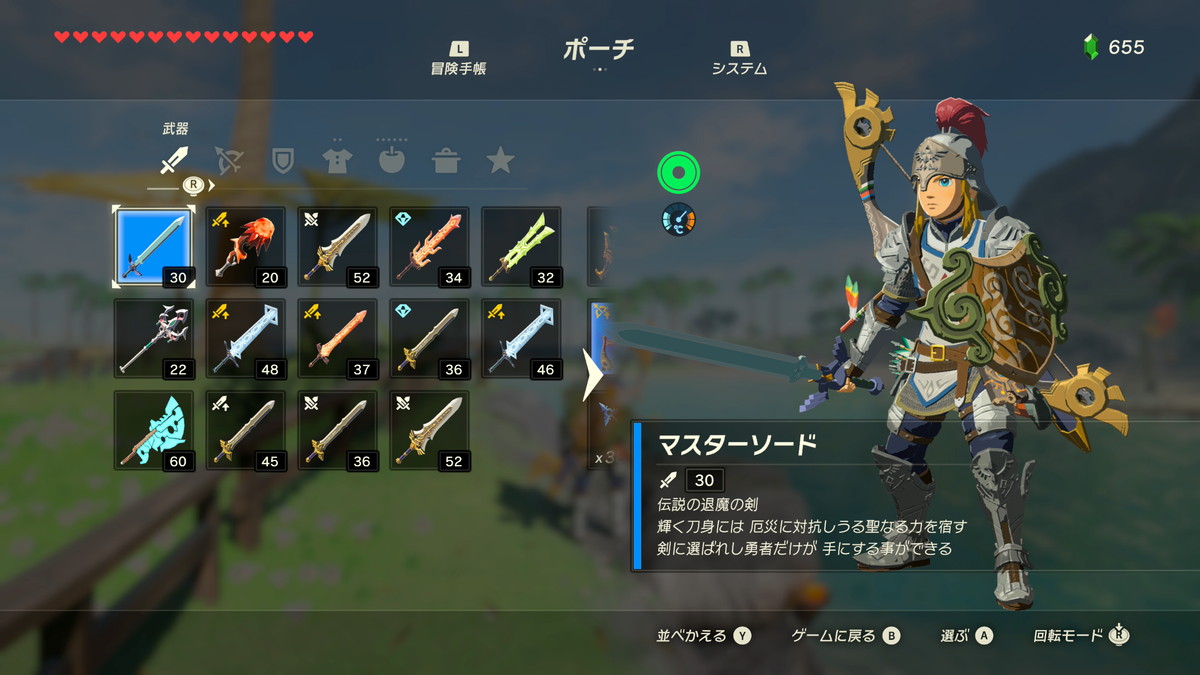Switch to the armor shirt tab

[x=337, y=160]
